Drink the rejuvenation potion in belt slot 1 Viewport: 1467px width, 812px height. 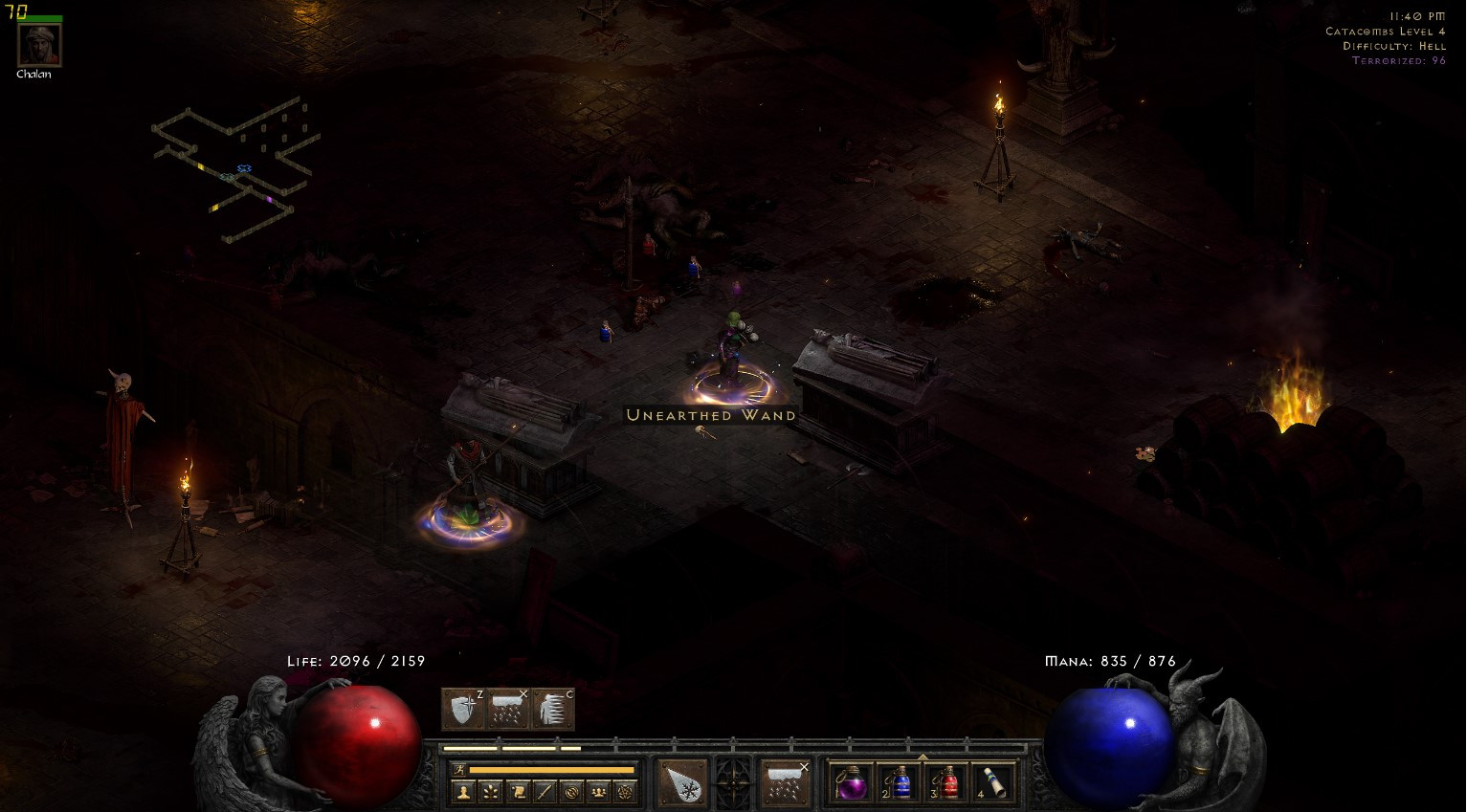[x=852, y=784]
